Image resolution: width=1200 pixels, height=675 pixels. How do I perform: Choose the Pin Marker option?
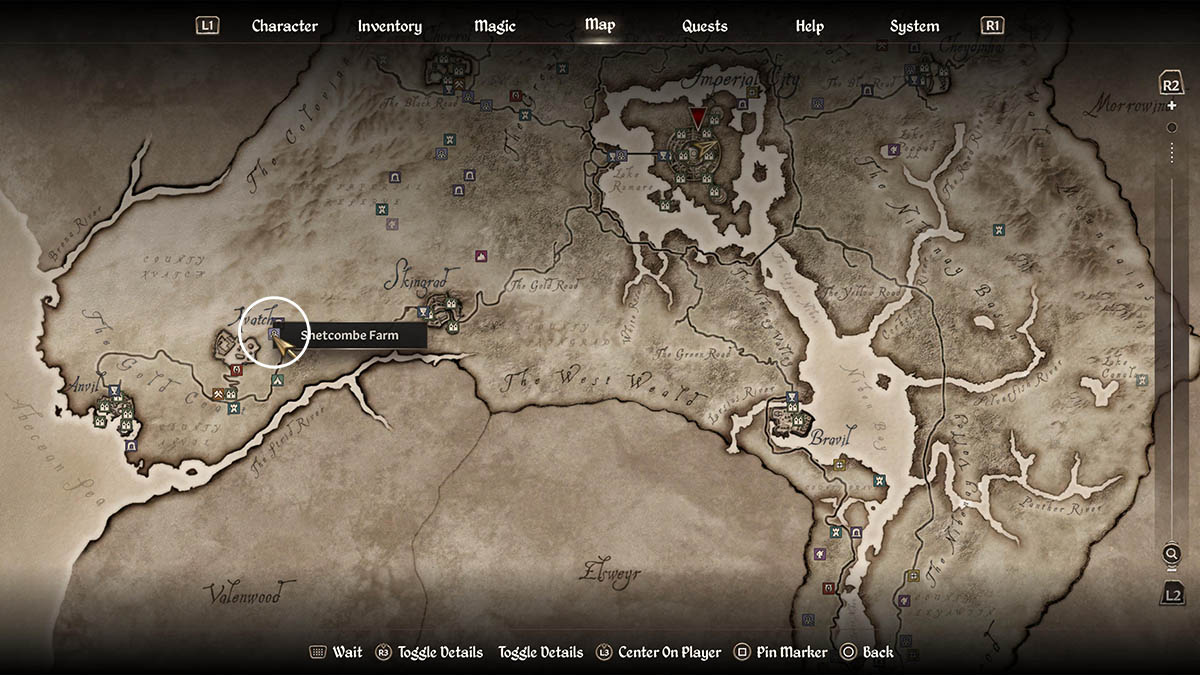pyautogui.click(x=780, y=652)
